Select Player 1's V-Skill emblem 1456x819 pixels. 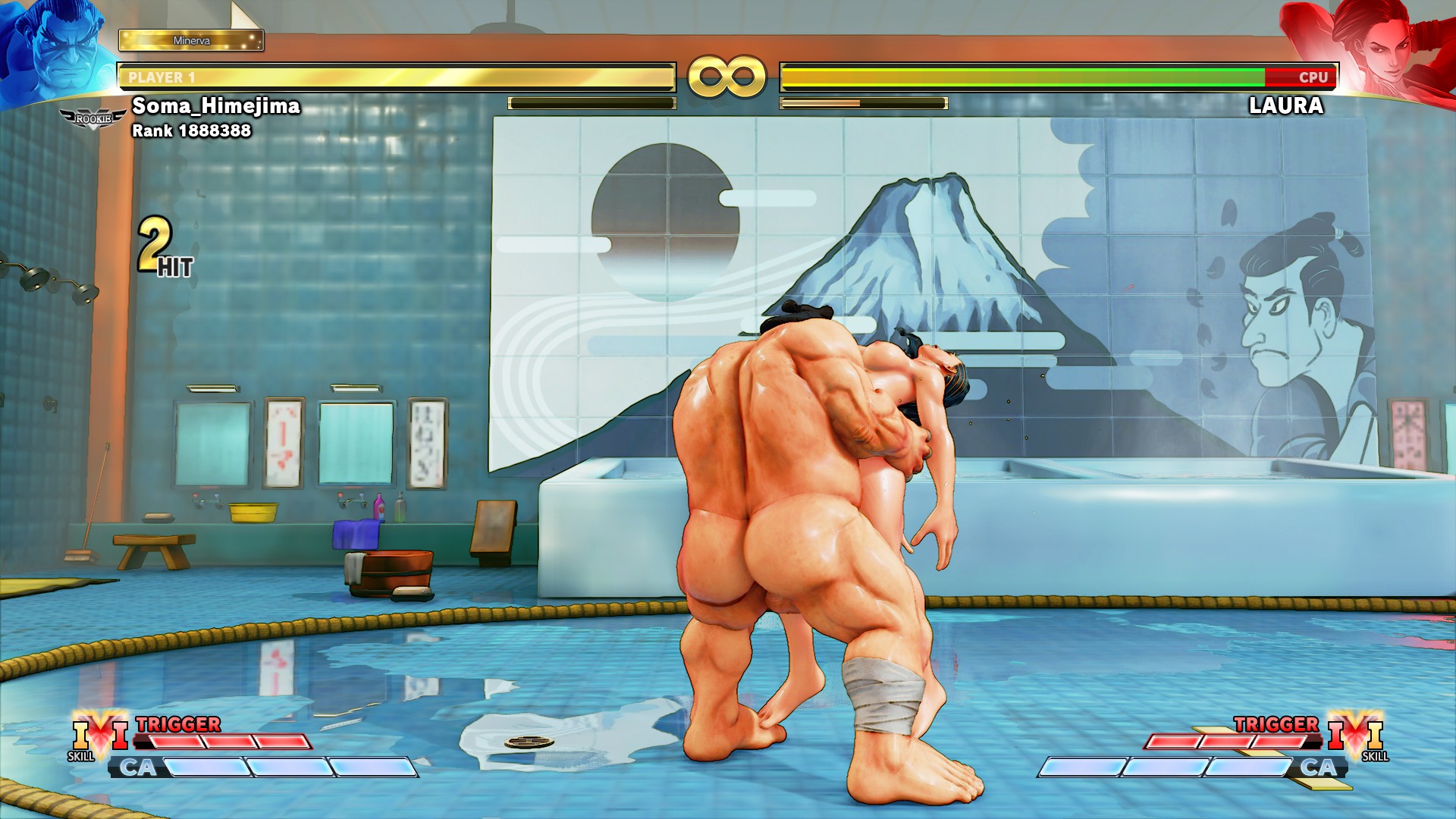point(99,734)
